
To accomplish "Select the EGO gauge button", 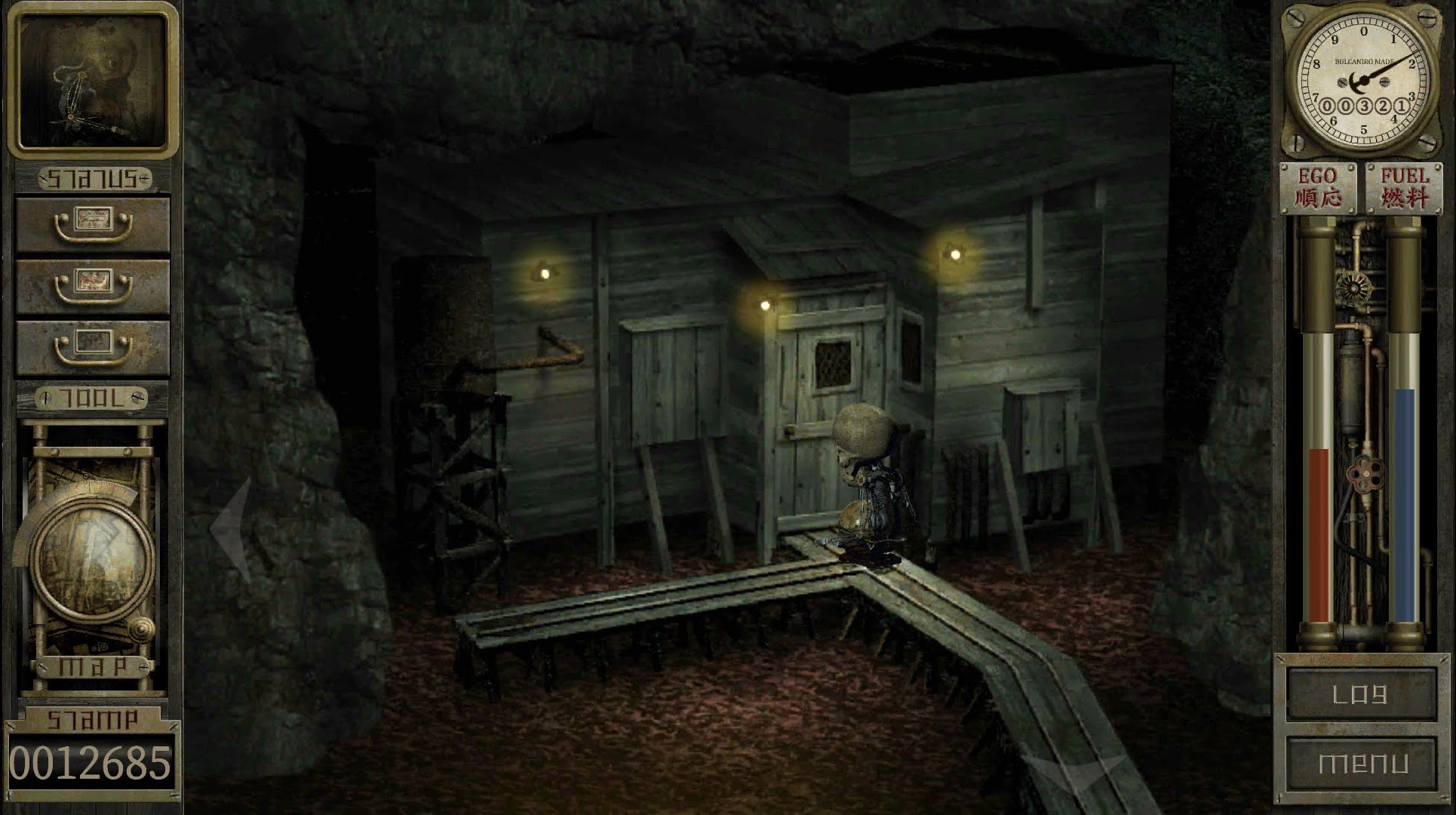I will [x=1318, y=187].
